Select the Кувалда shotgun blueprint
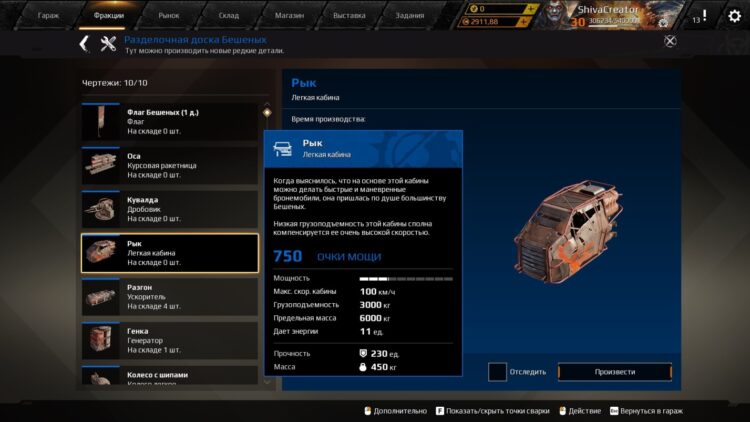The width and height of the screenshot is (750, 422). coord(169,209)
